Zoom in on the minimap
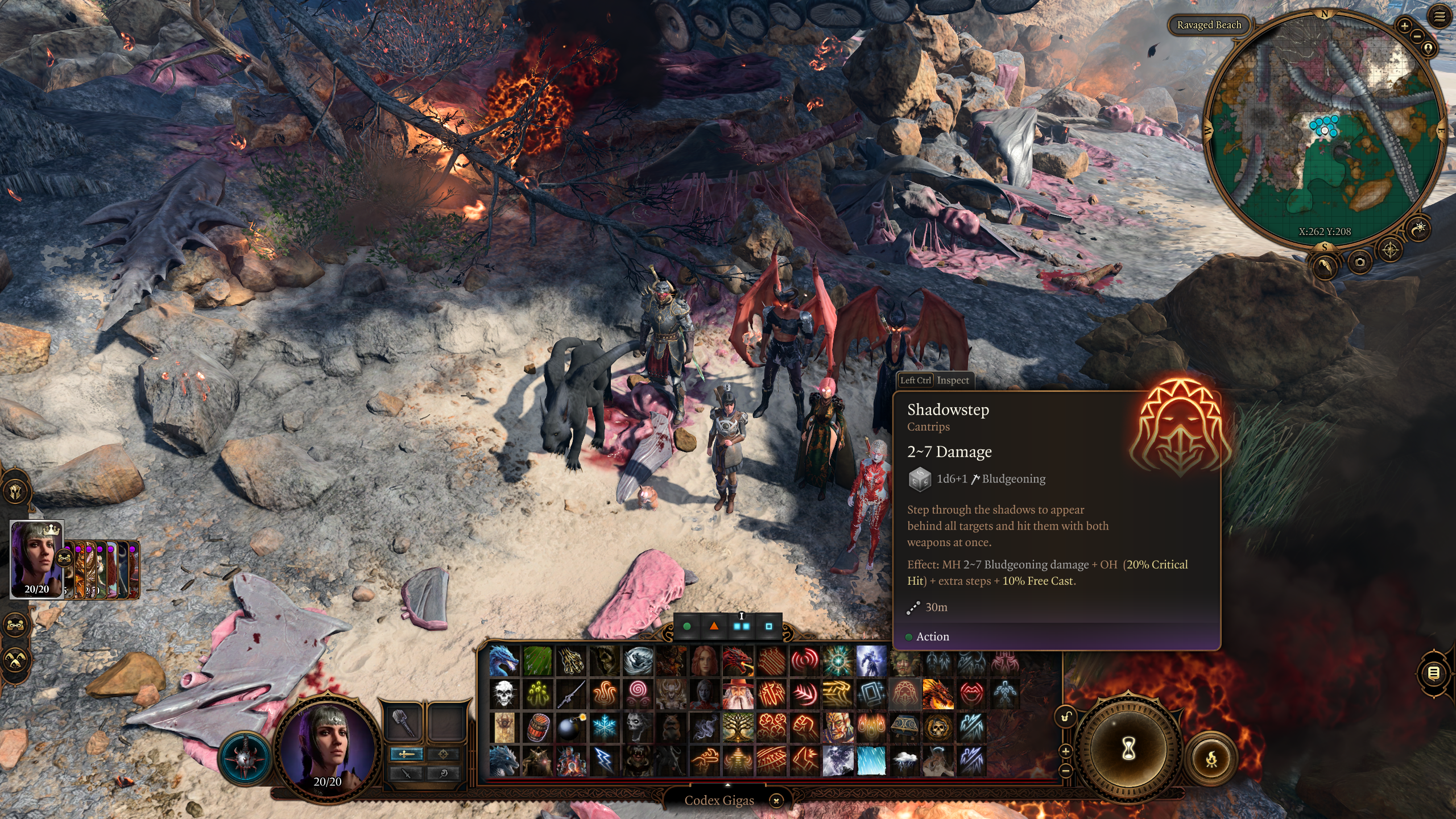The image size is (1456, 819). coord(1404,26)
